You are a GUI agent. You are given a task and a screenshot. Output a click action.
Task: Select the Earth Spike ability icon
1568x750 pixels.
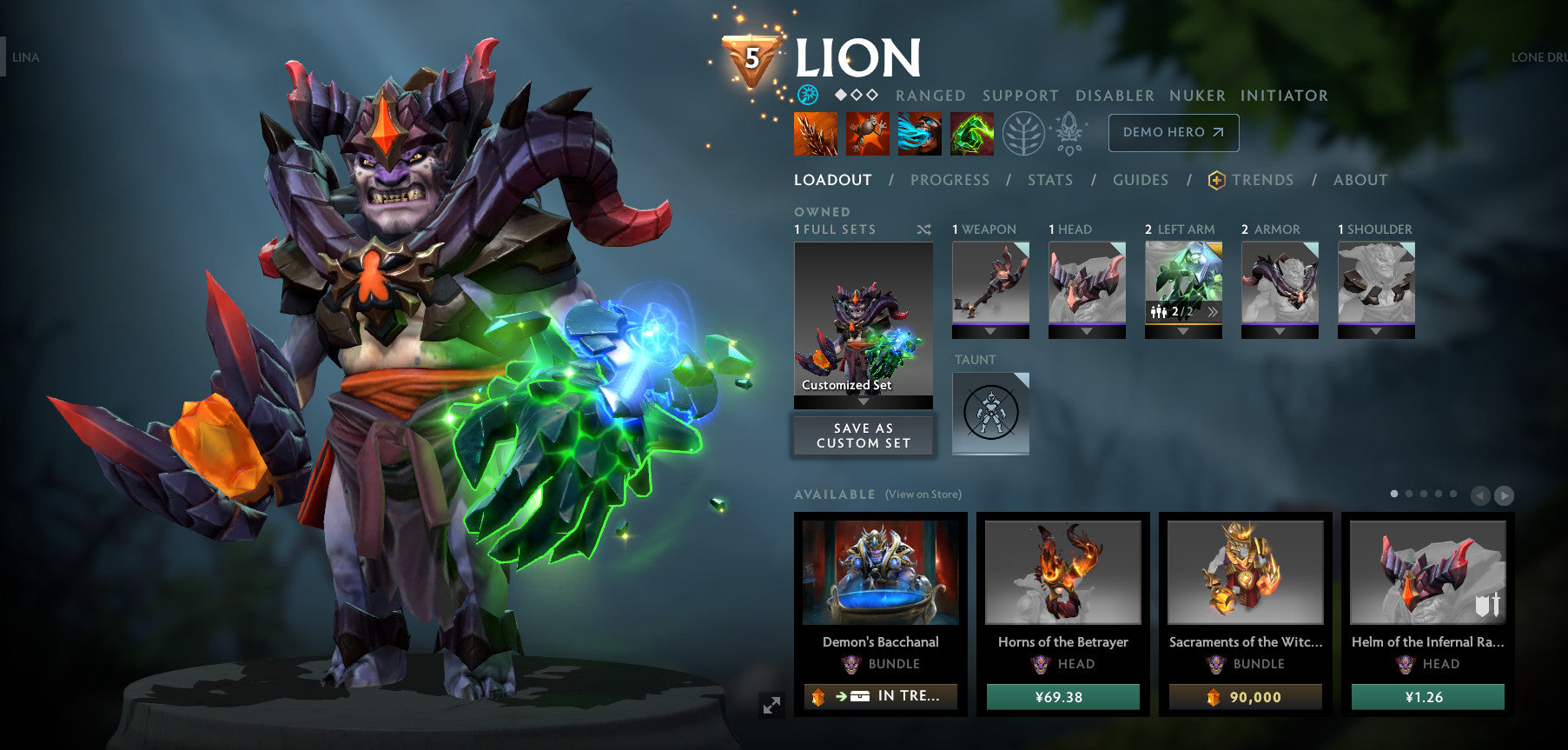pyautogui.click(x=814, y=135)
